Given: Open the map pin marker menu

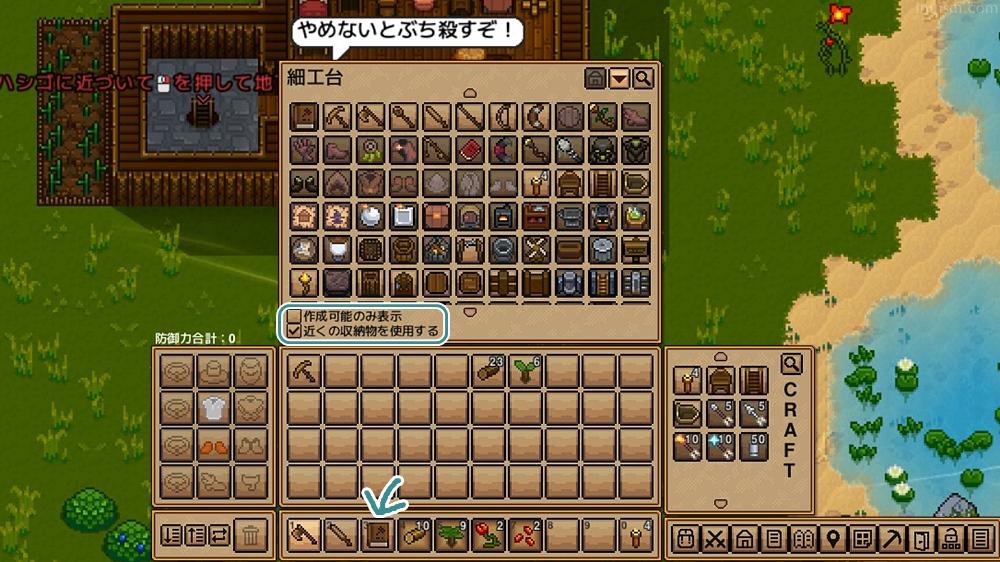Looking at the screenshot, I should pyautogui.click(x=831, y=538).
